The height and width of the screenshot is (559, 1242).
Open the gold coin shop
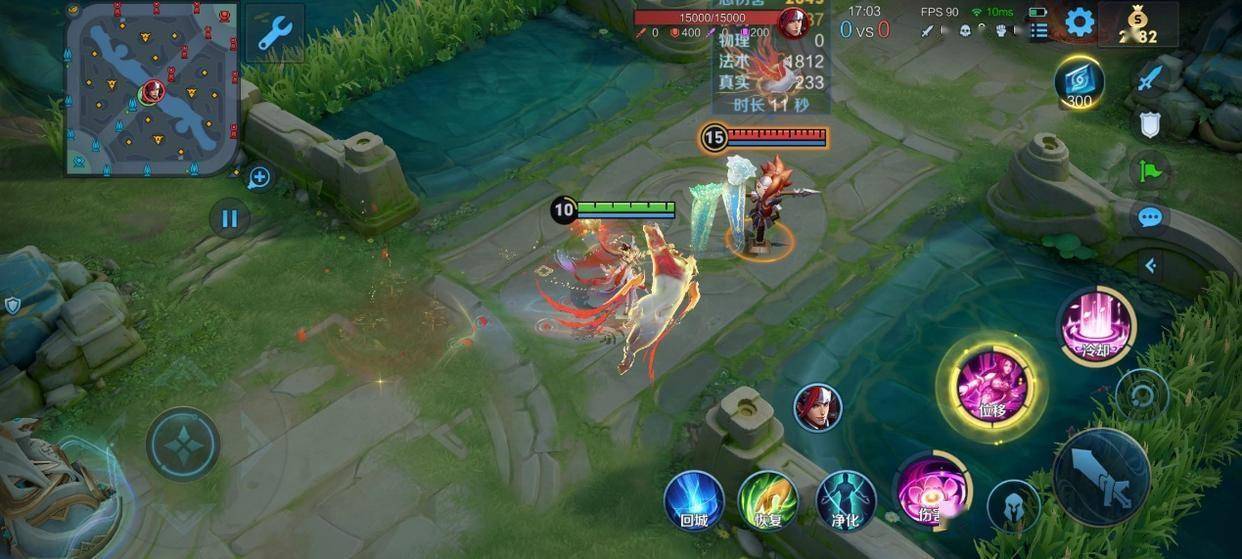click(1138, 25)
